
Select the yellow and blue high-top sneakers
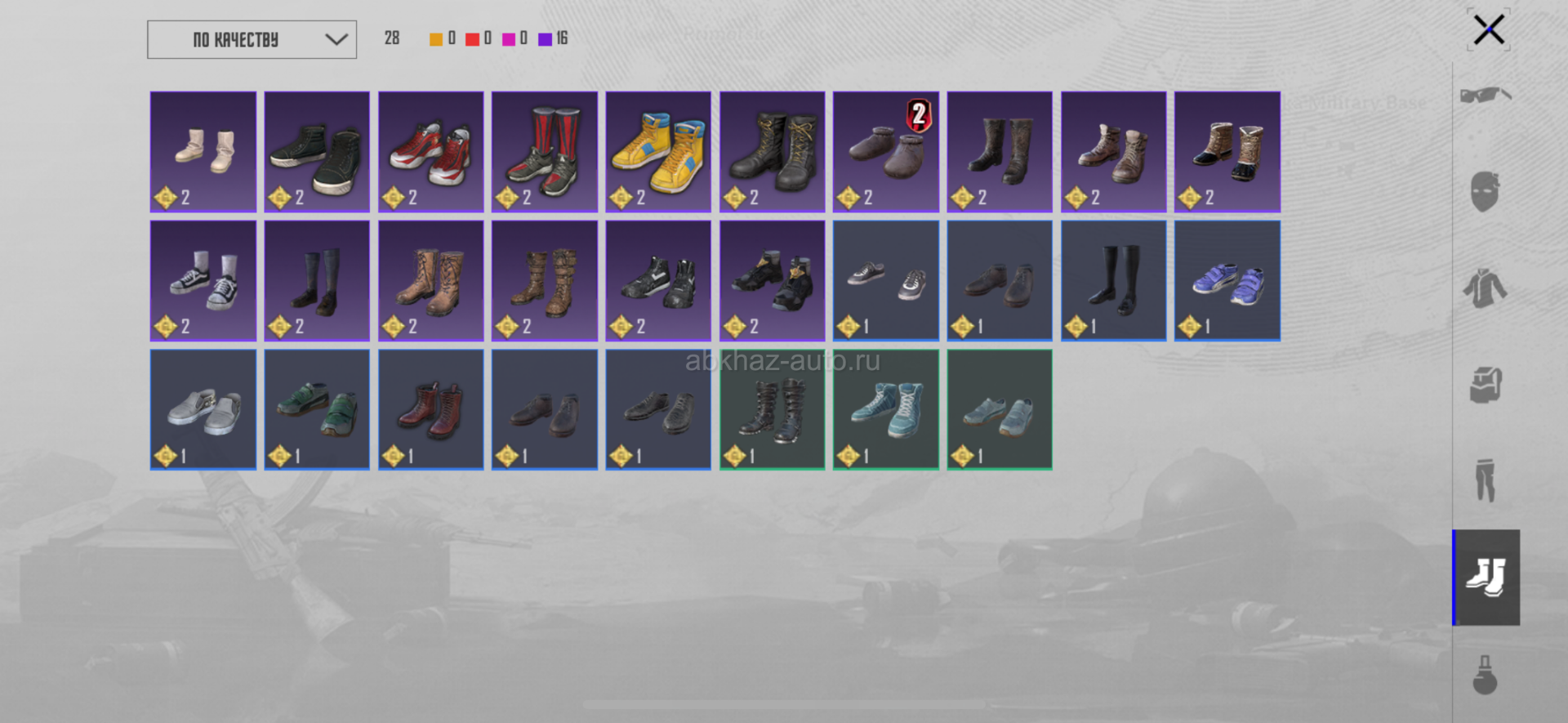(x=658, y=152)
